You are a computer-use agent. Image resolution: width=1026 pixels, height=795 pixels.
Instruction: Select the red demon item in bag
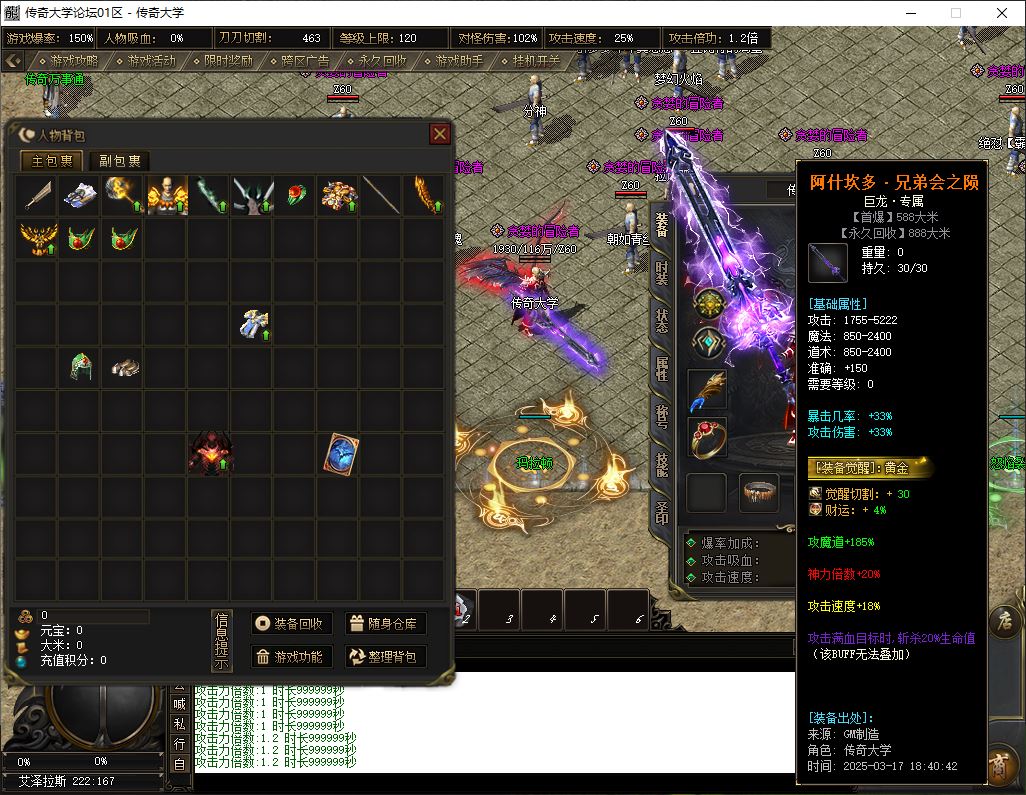pos(210,454)
